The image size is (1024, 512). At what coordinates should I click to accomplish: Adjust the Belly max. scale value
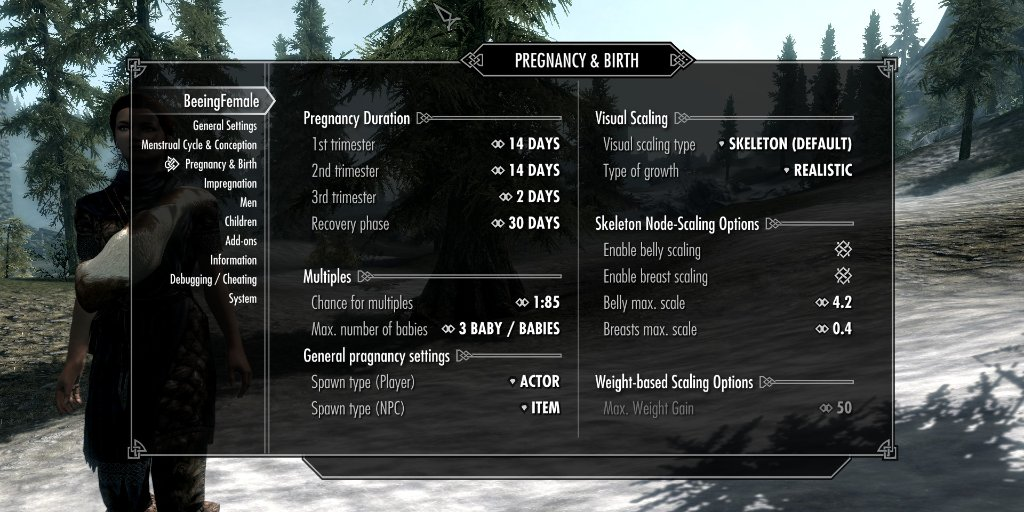835,303
